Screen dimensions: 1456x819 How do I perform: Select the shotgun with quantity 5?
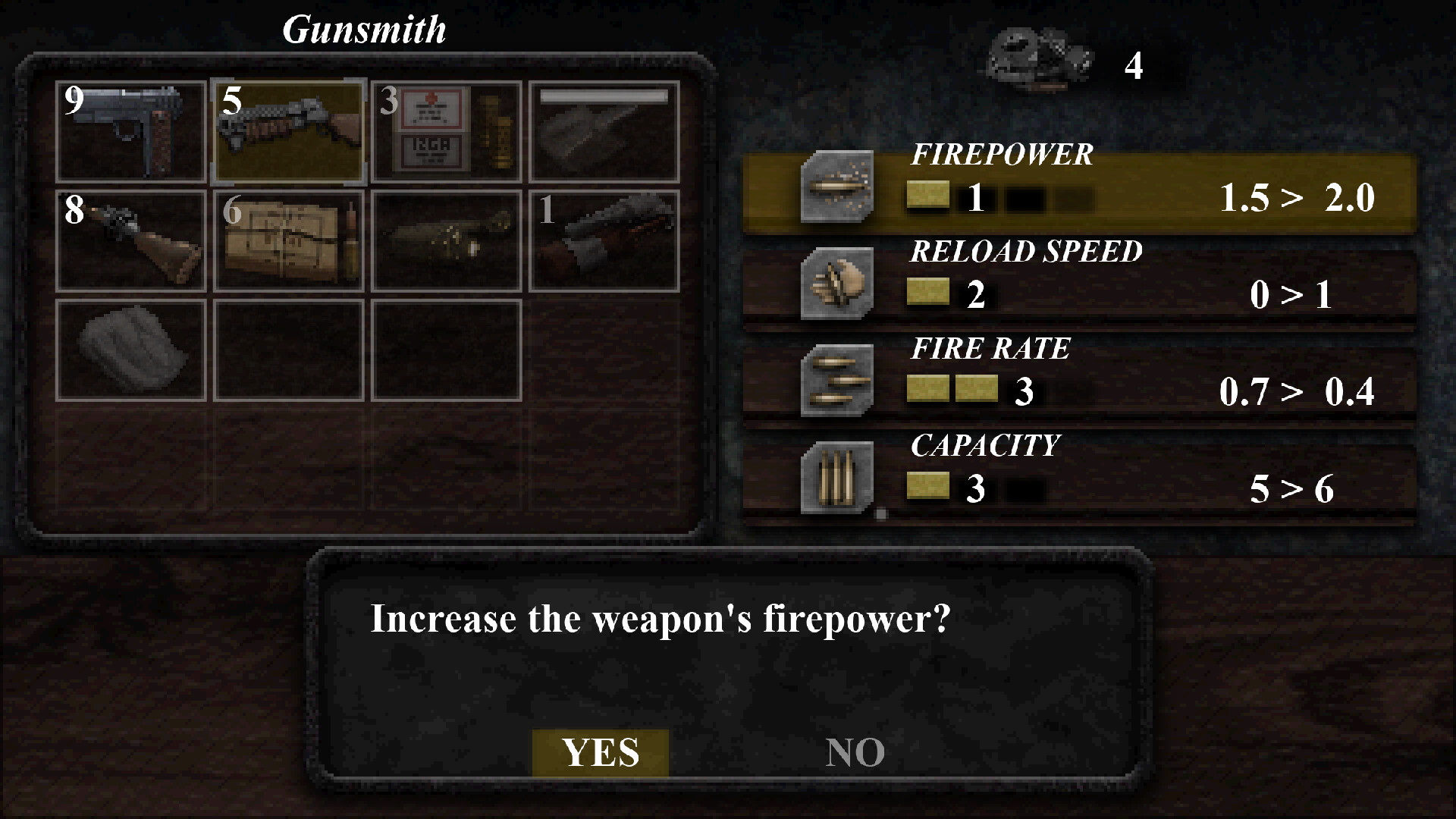coord(289,134)
